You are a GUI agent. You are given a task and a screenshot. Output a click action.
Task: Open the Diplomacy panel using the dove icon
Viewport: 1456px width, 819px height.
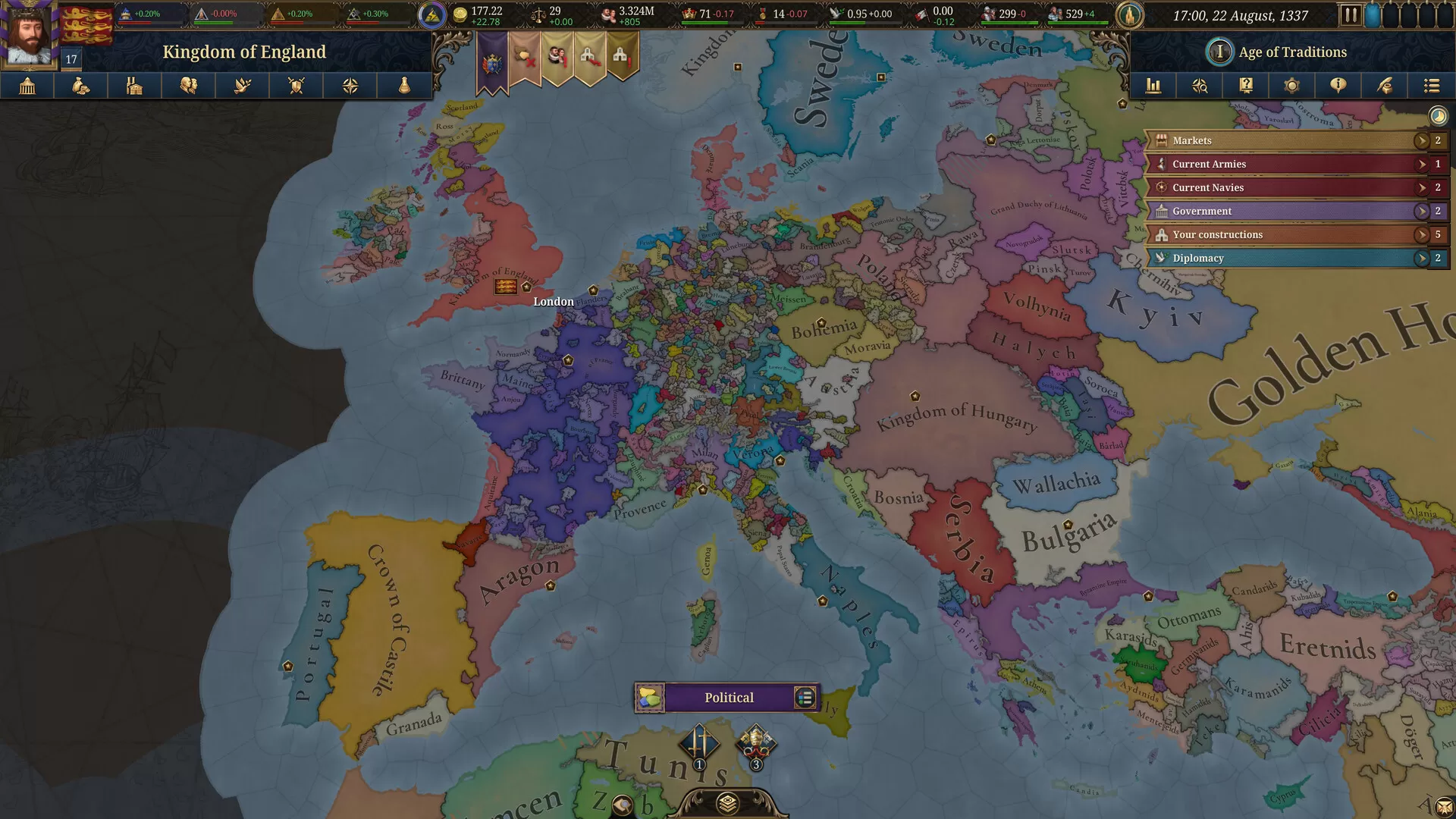242,85
